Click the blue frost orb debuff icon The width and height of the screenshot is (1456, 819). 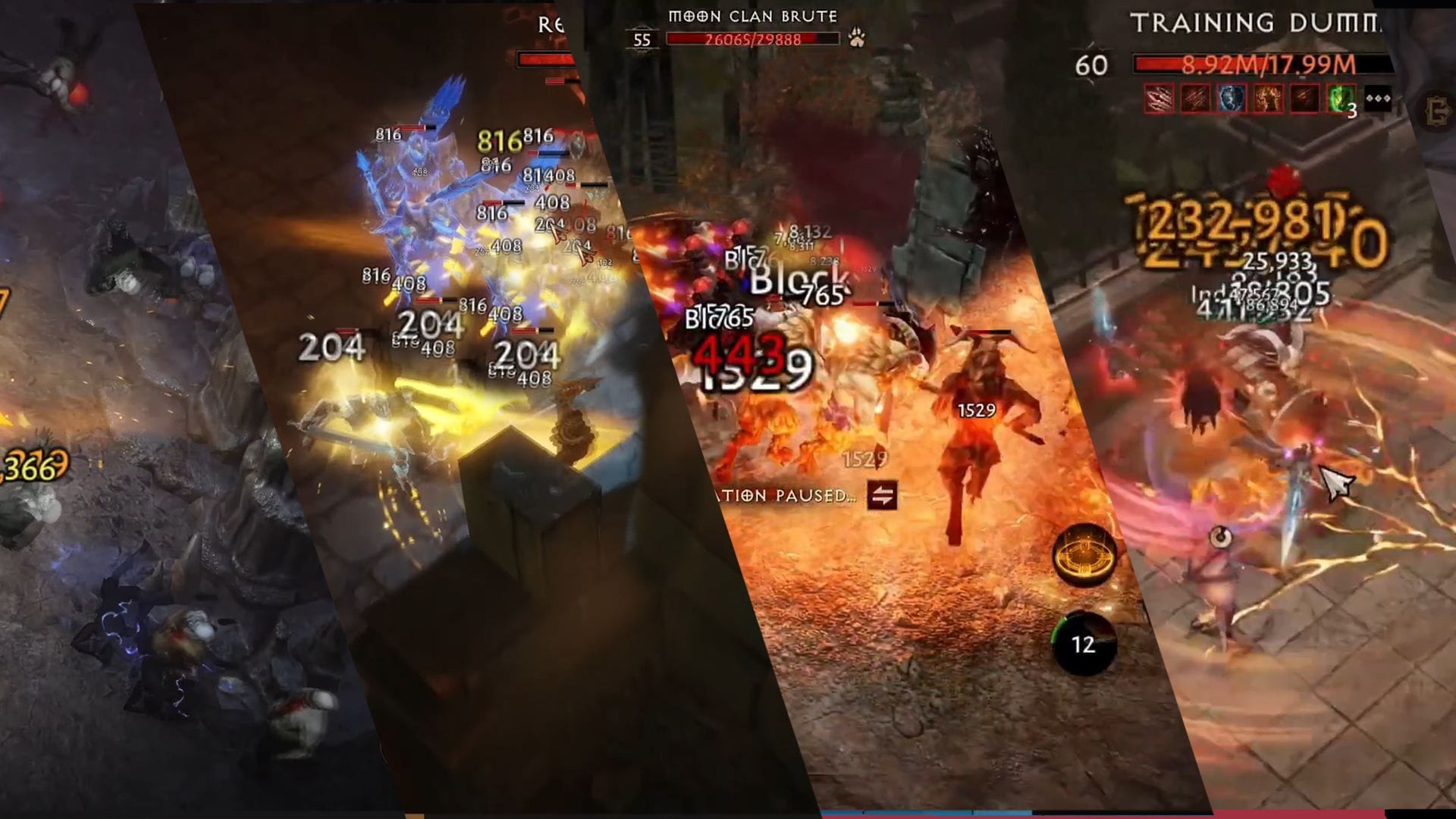[x=1230, y=98]
